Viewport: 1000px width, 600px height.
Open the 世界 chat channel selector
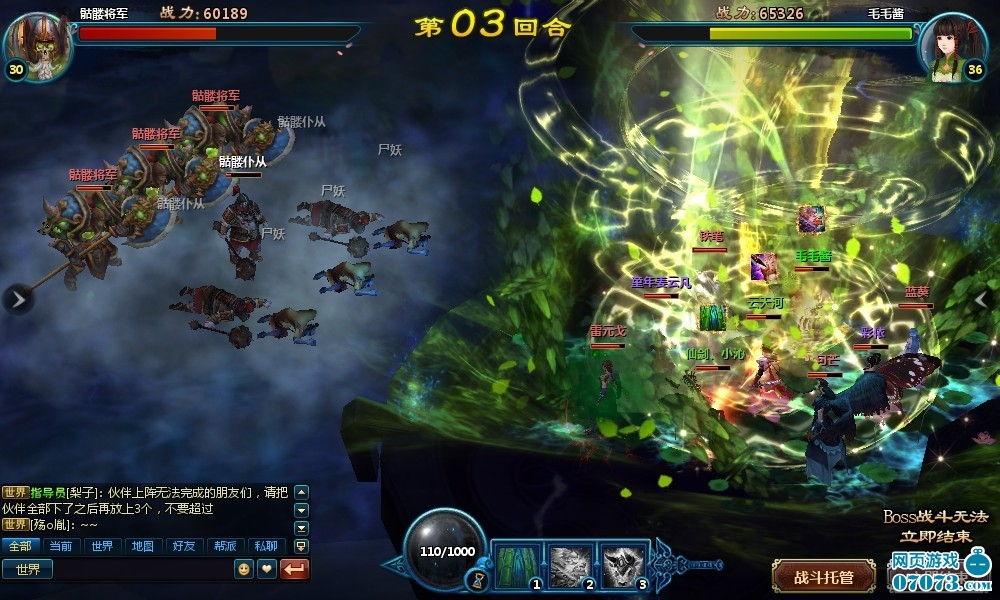click(x=27, y=569)
